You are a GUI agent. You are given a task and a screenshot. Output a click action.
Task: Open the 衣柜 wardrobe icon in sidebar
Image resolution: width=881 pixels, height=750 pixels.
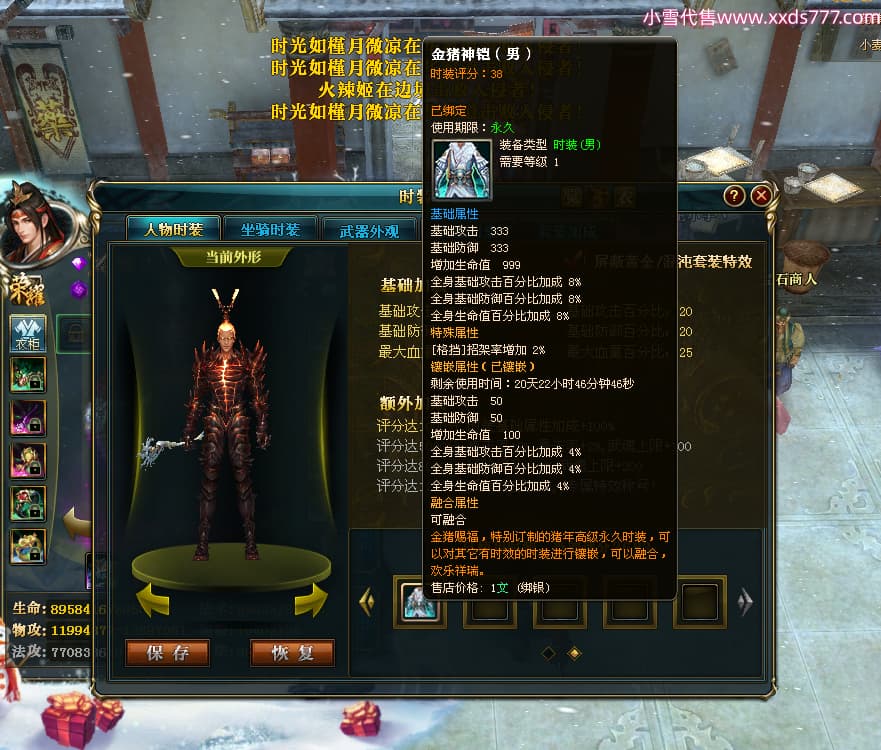27,333
